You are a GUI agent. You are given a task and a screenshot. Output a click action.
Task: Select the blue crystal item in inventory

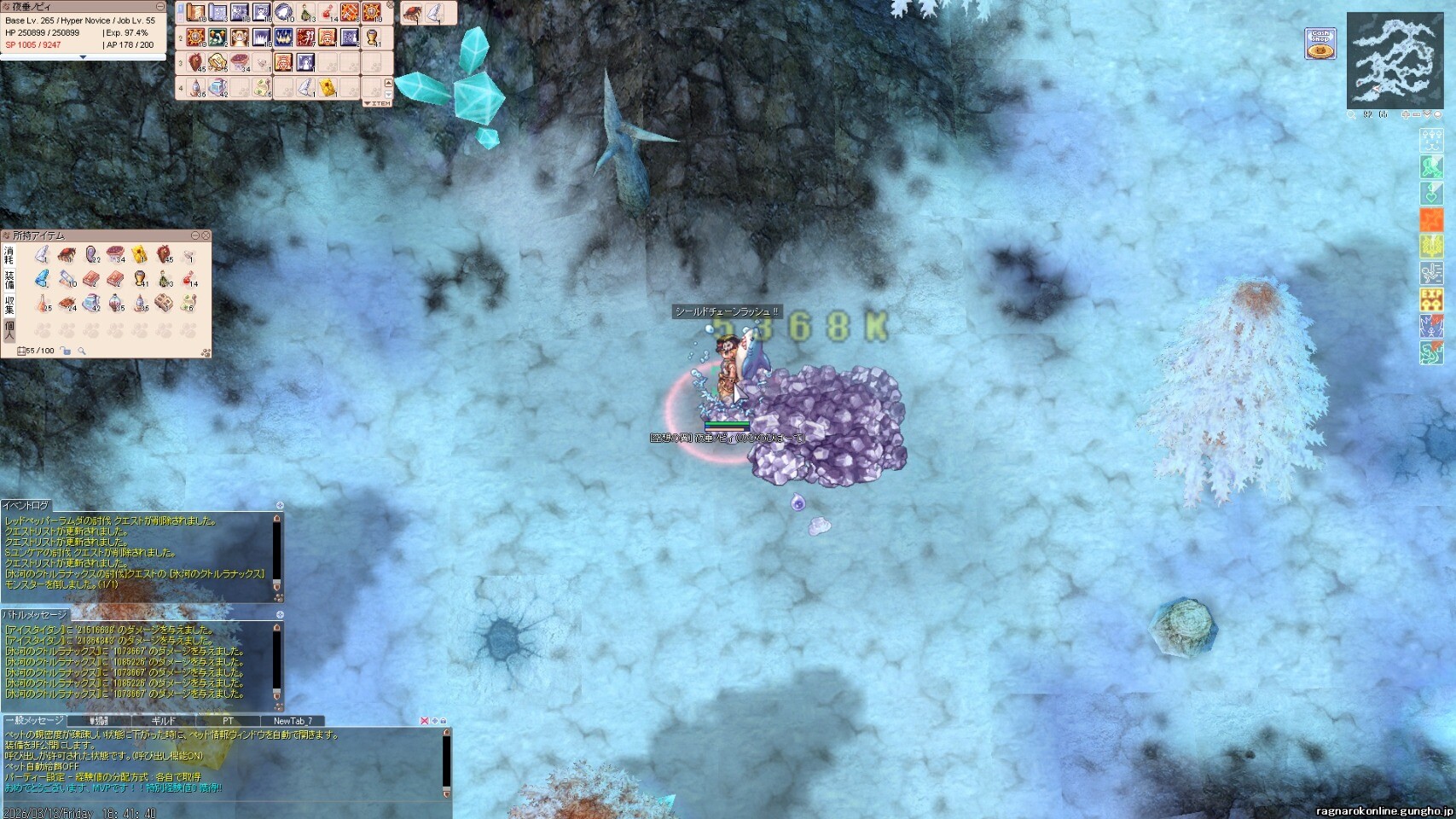pos(43,279)
